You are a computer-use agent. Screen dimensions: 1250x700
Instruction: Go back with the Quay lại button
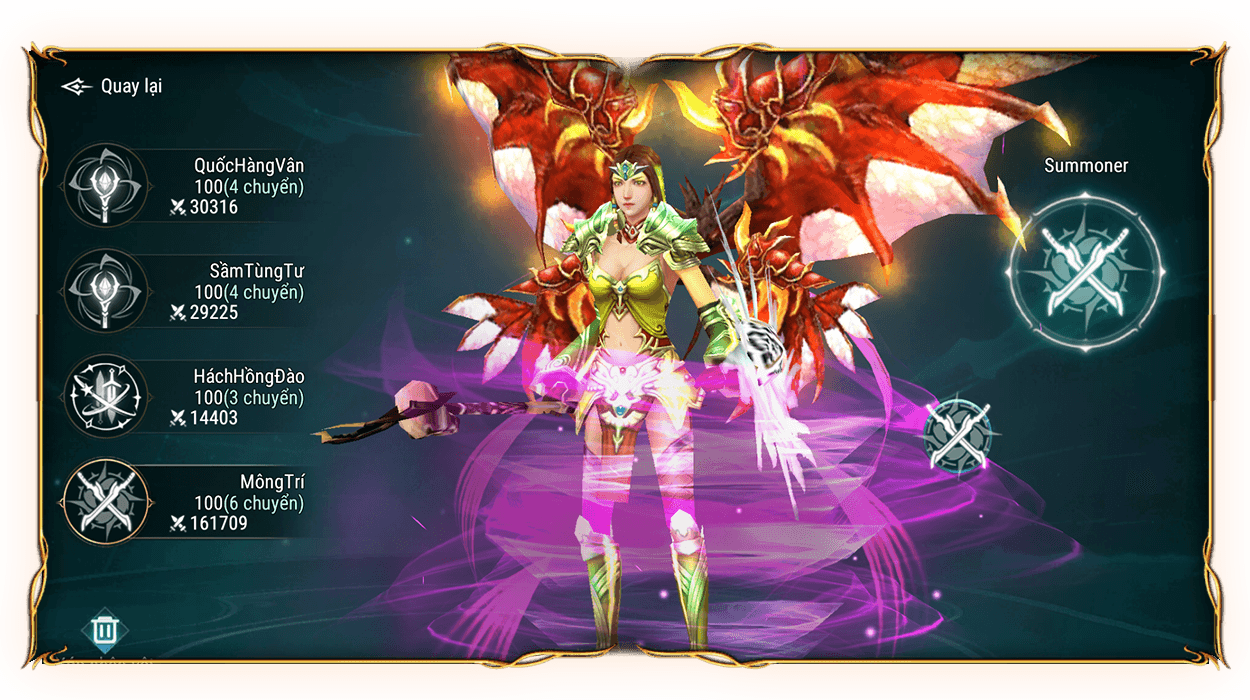coord(112,86)
